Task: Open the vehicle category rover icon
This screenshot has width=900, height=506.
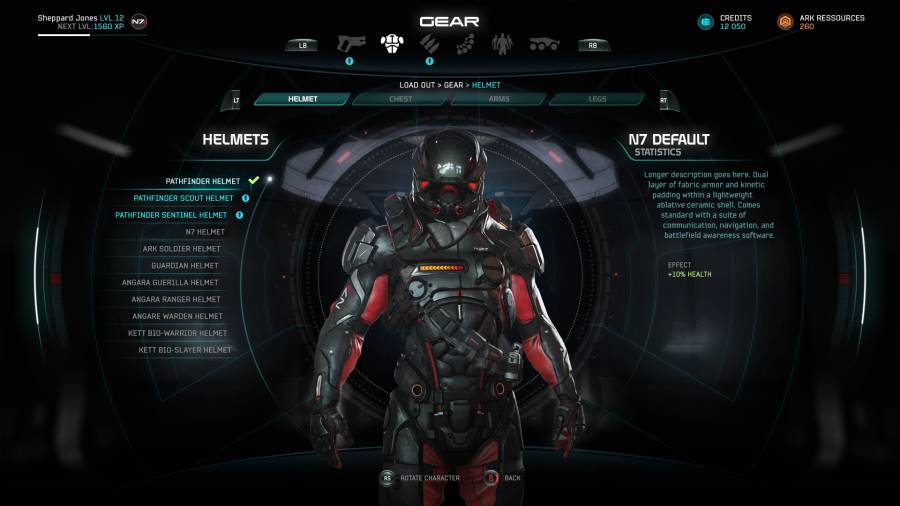Action: (x=543, y=44)
